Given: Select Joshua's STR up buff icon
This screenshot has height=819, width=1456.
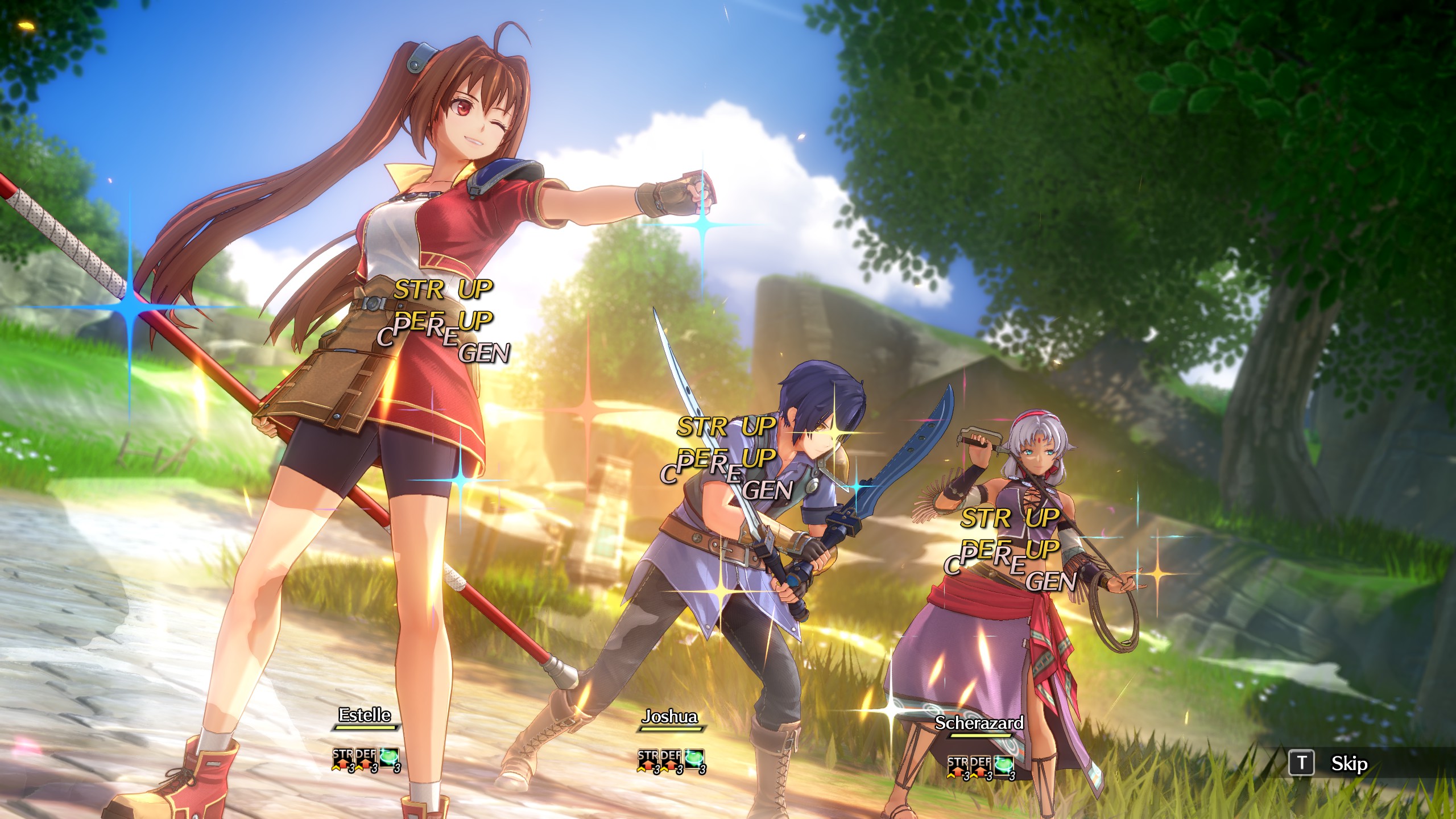Looking at the screenshot, I should (648, 760).
